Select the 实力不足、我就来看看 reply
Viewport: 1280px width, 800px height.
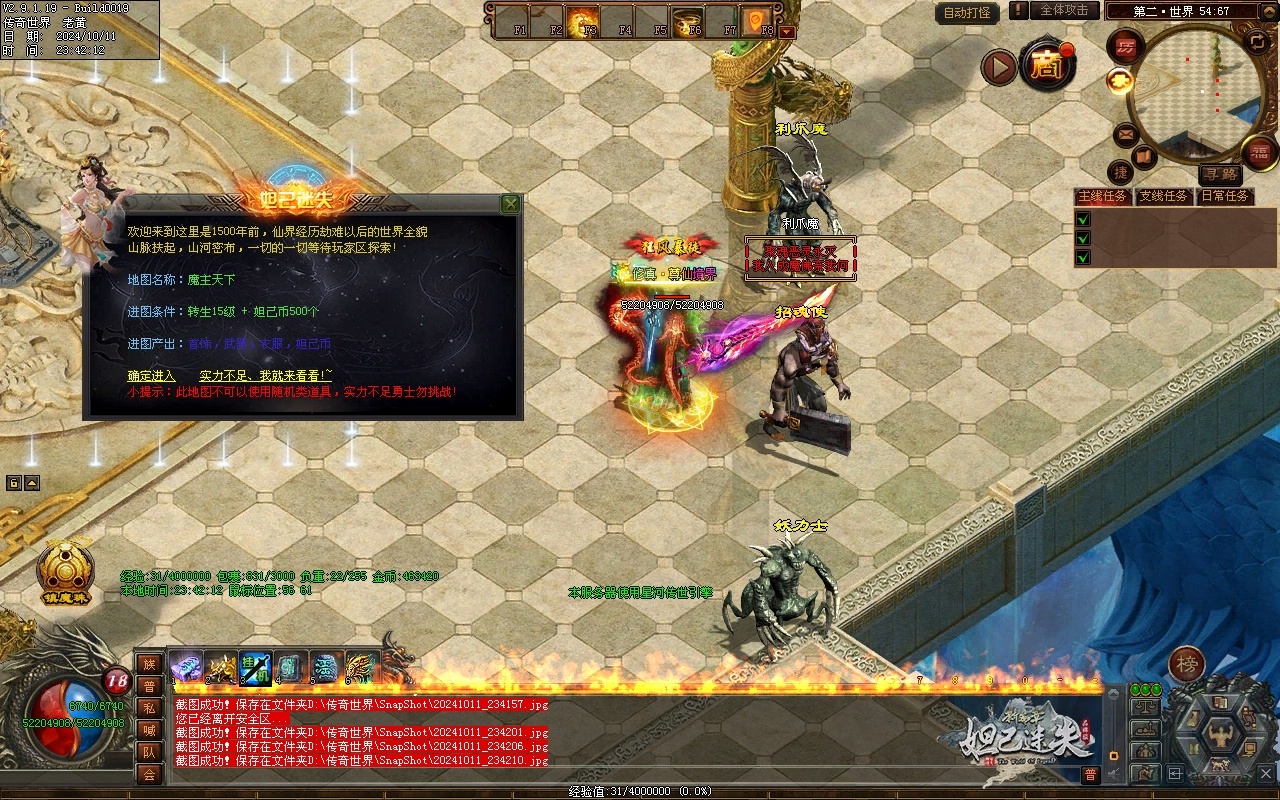pyautogui.click(x=265, y=375)
